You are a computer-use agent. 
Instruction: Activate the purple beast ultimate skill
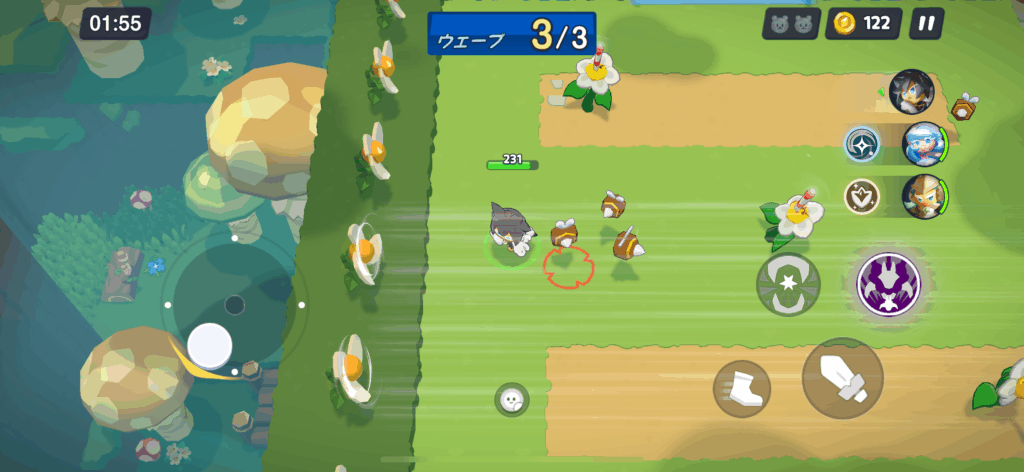pos(889,282)
